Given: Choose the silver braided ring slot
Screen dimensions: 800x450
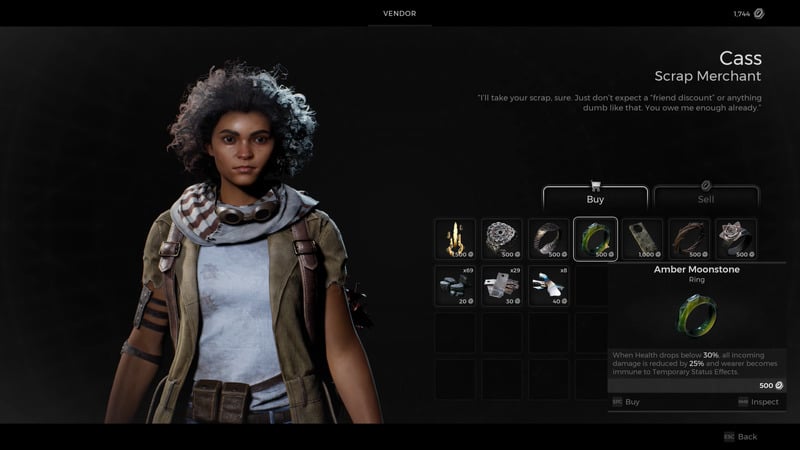Looking at the screenshot, I should (502, 239).
